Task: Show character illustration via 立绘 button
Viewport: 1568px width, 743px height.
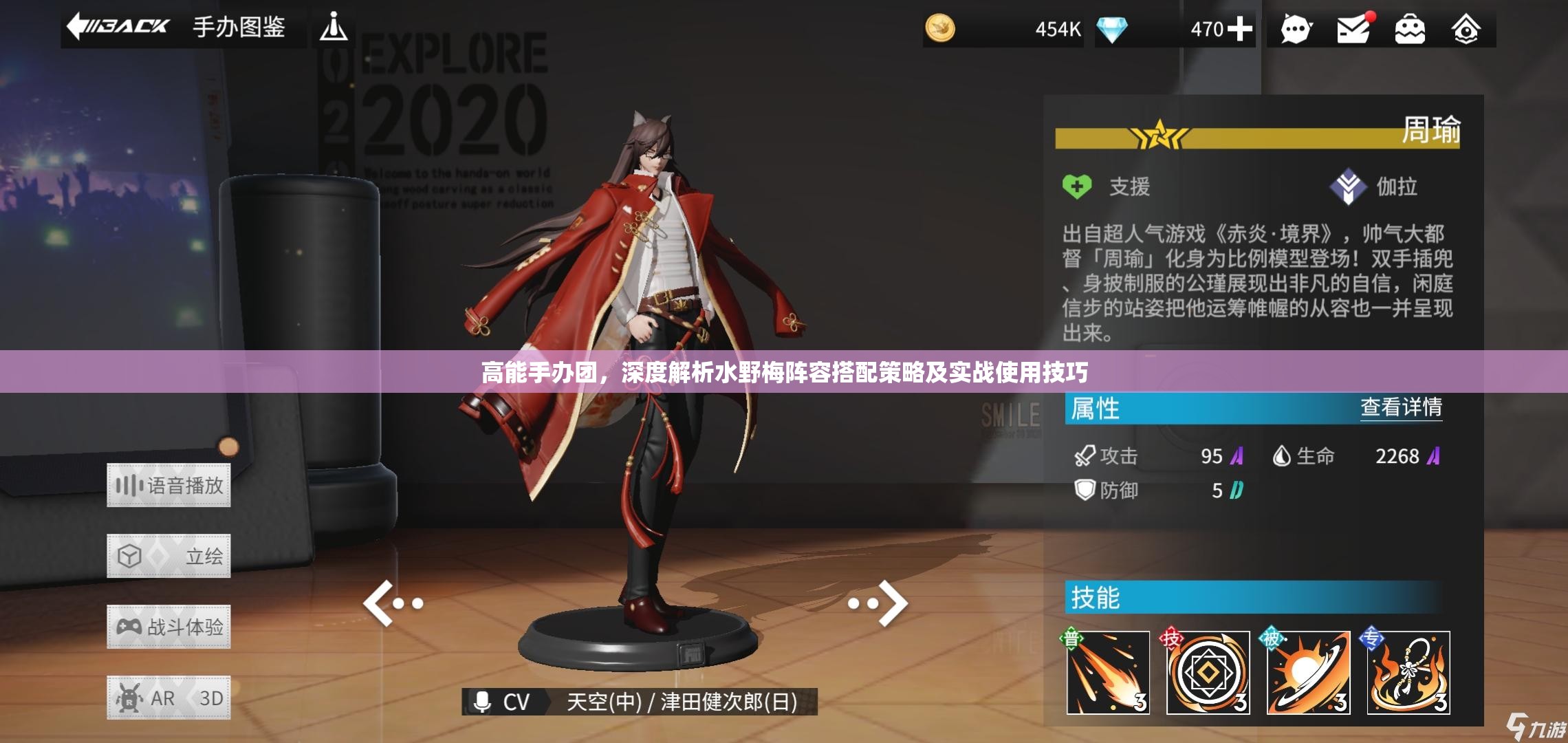Action: click(168, 556)
